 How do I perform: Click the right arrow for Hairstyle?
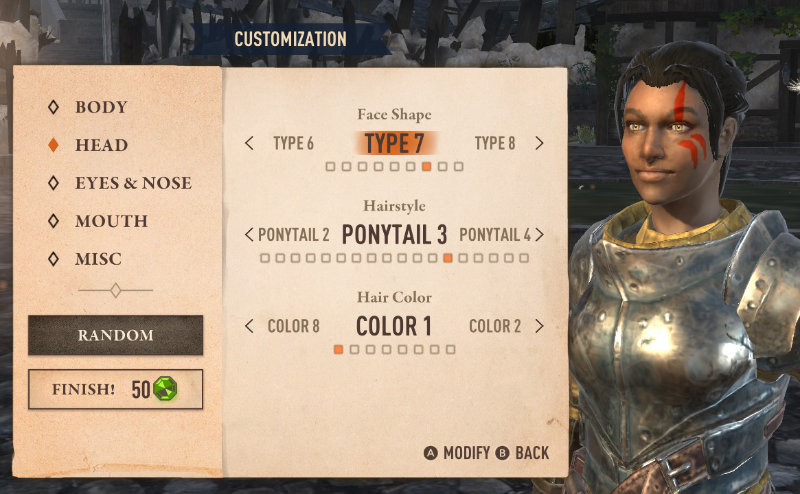click(x=540, y=235)
